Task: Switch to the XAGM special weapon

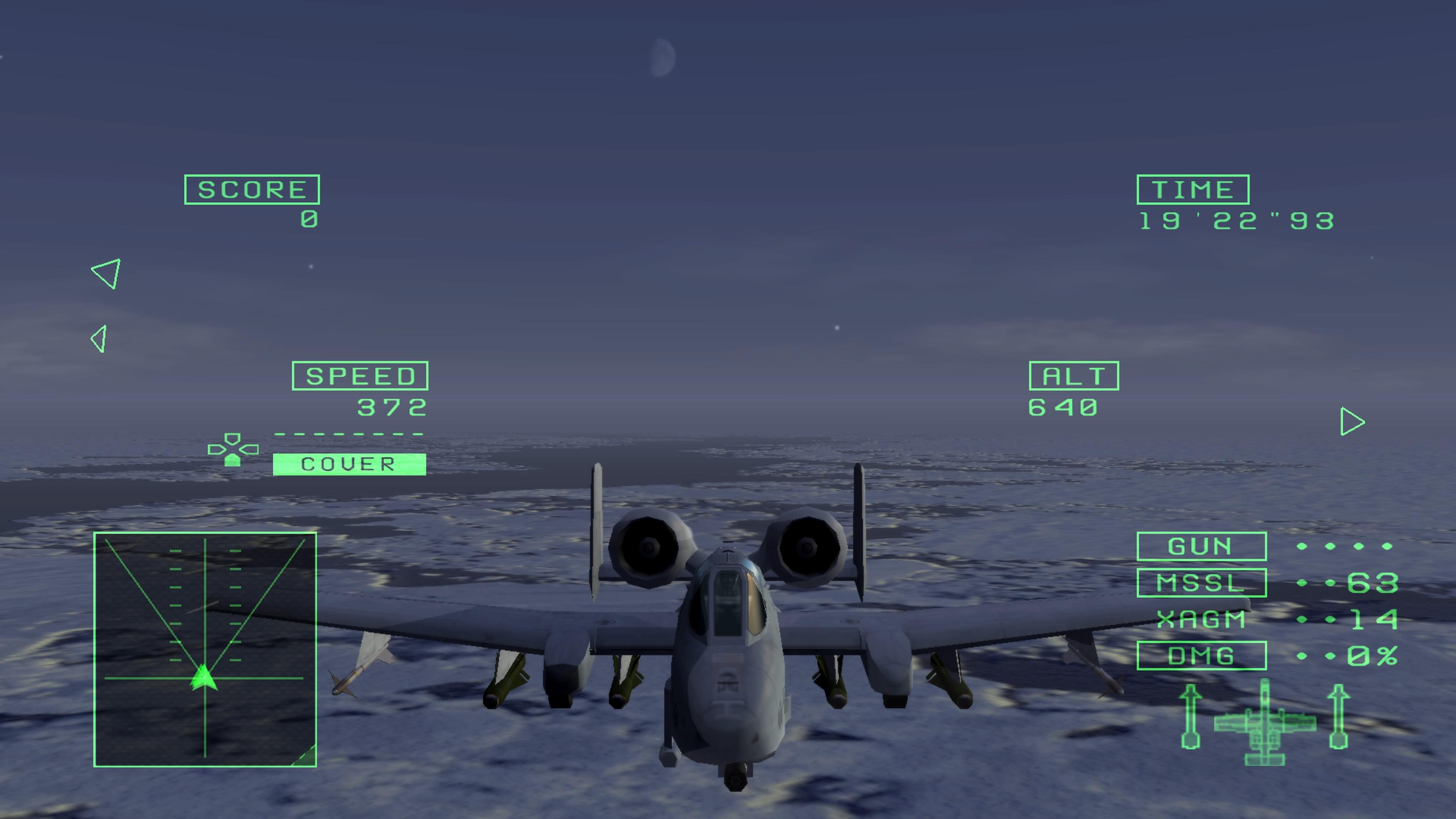Action: click(x=1201, y=620)
